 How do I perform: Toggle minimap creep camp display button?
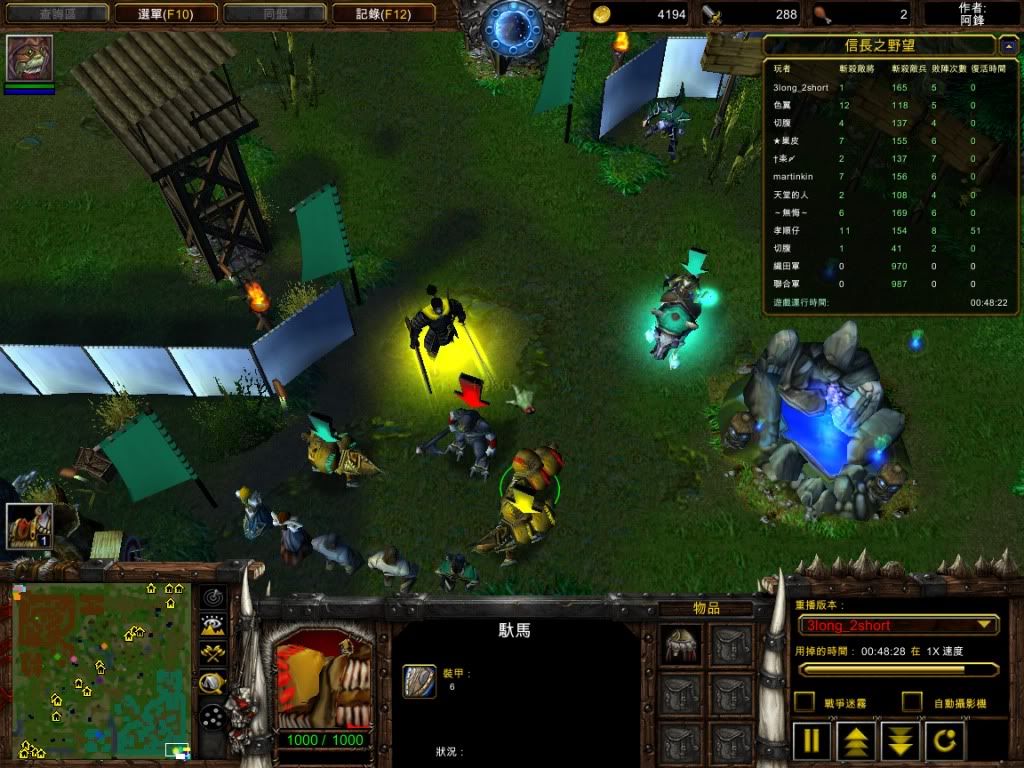pos(213,684)
